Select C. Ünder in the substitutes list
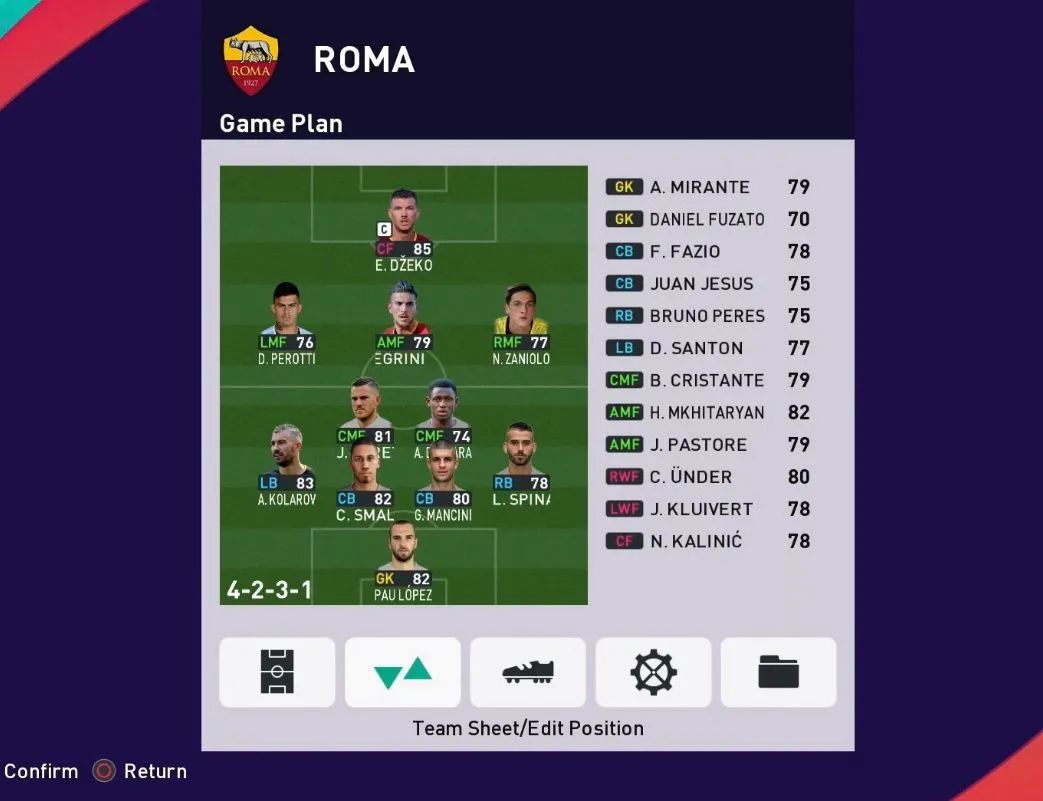The width and height of the screenshot is (1043, 801). pyautogui.click(x=707, y=477)
